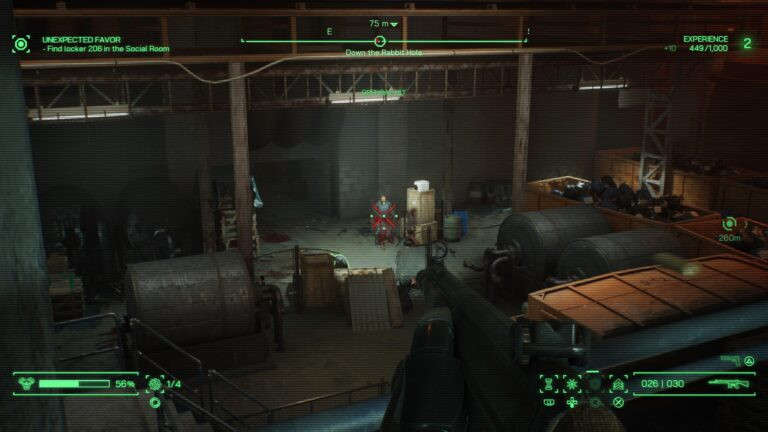Viewport: 768px width, 432px height.
Task: Select the Down the Rabbit Hole compass marker
Action: pos(380,41)
